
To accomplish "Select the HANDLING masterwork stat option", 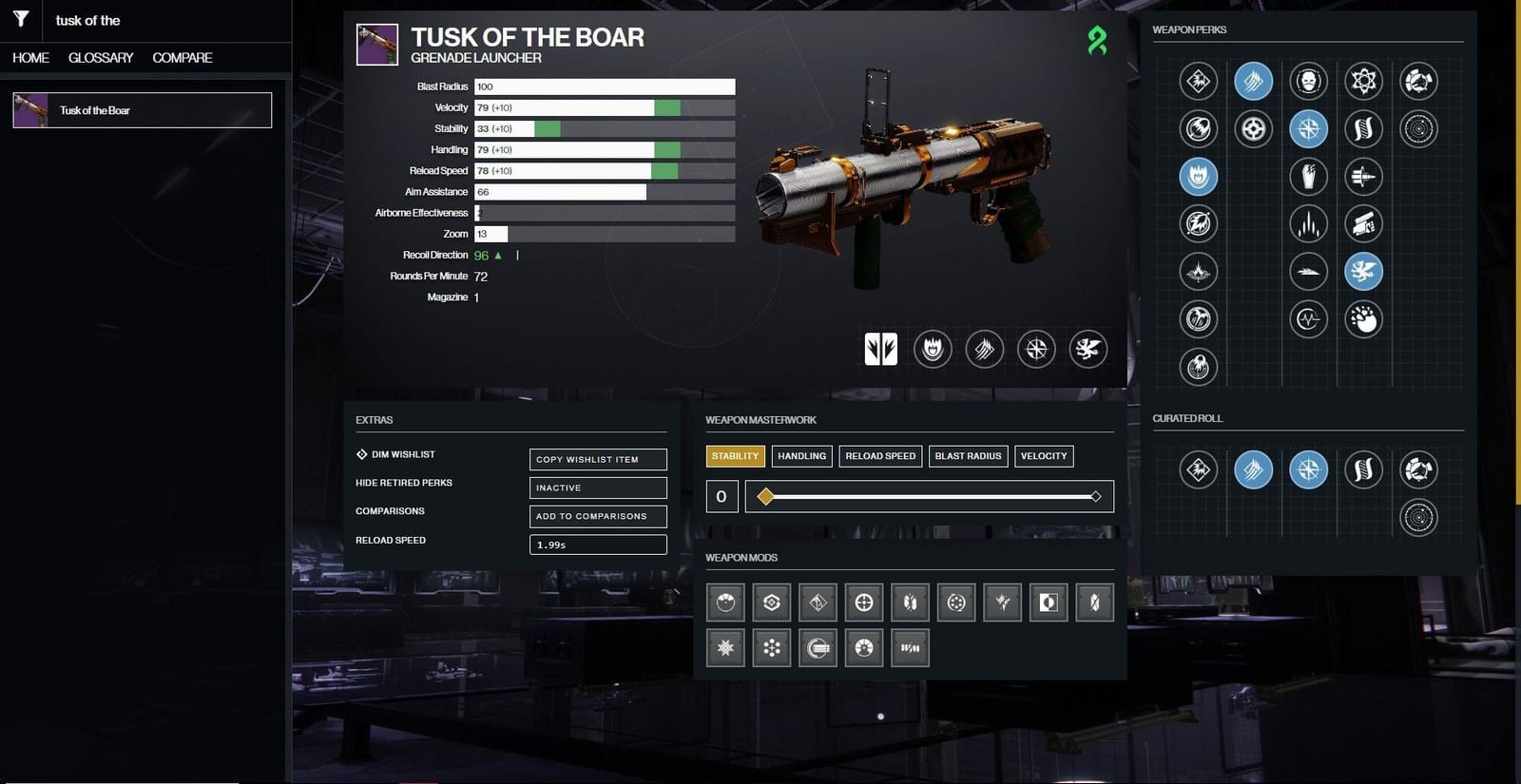I will pos(801,456).
